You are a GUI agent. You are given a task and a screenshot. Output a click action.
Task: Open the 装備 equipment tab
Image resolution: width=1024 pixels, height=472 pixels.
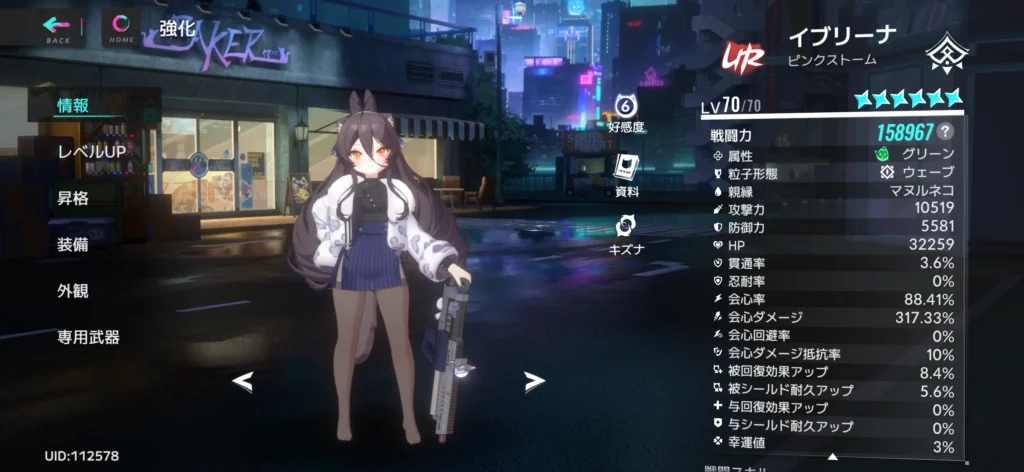[x=73, y=244]
